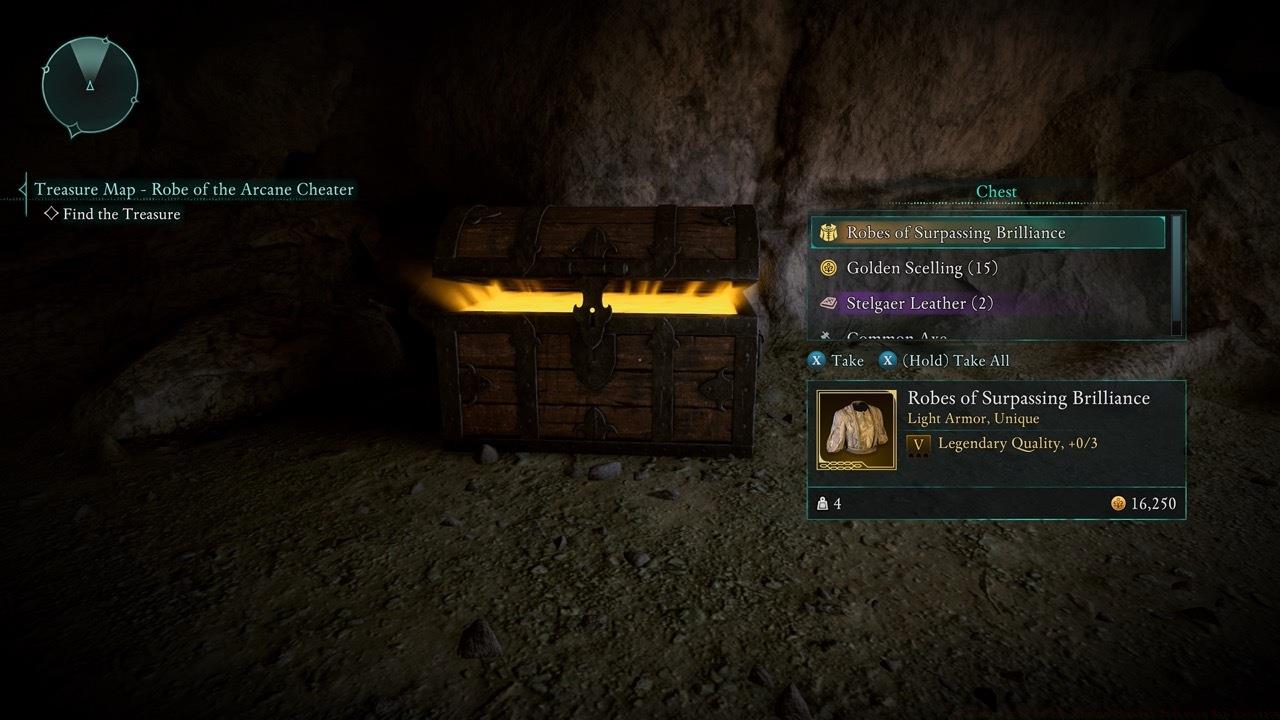Image resolution: width=1280 pixels, height=720 pixels.
Task: Click the Robes thumbnail in the tooltip
Action: [x=856, y=430]
